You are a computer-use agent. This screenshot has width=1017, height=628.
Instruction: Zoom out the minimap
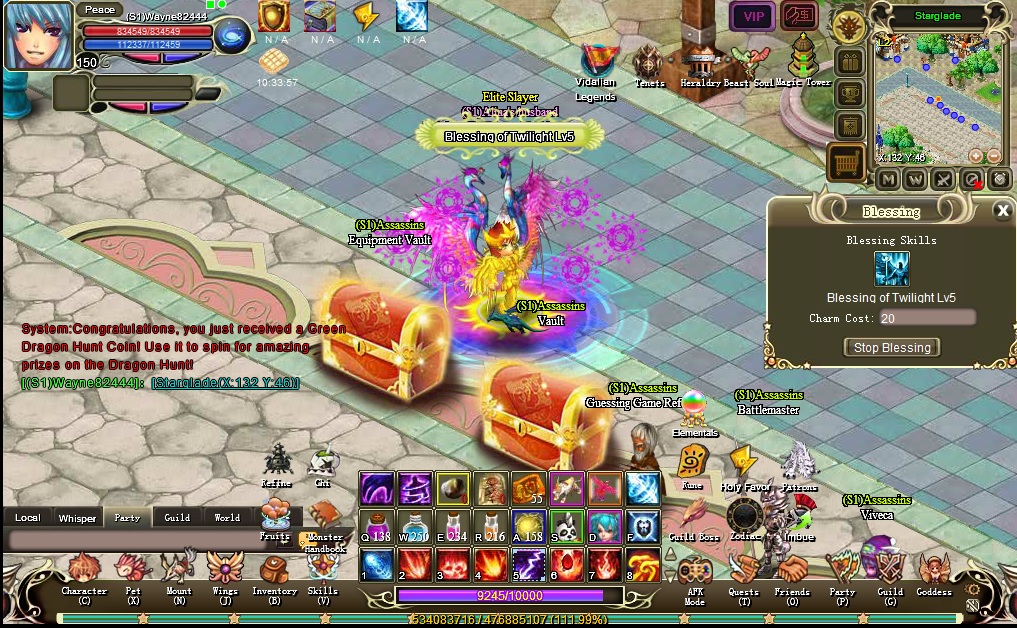tap(993, 156)
